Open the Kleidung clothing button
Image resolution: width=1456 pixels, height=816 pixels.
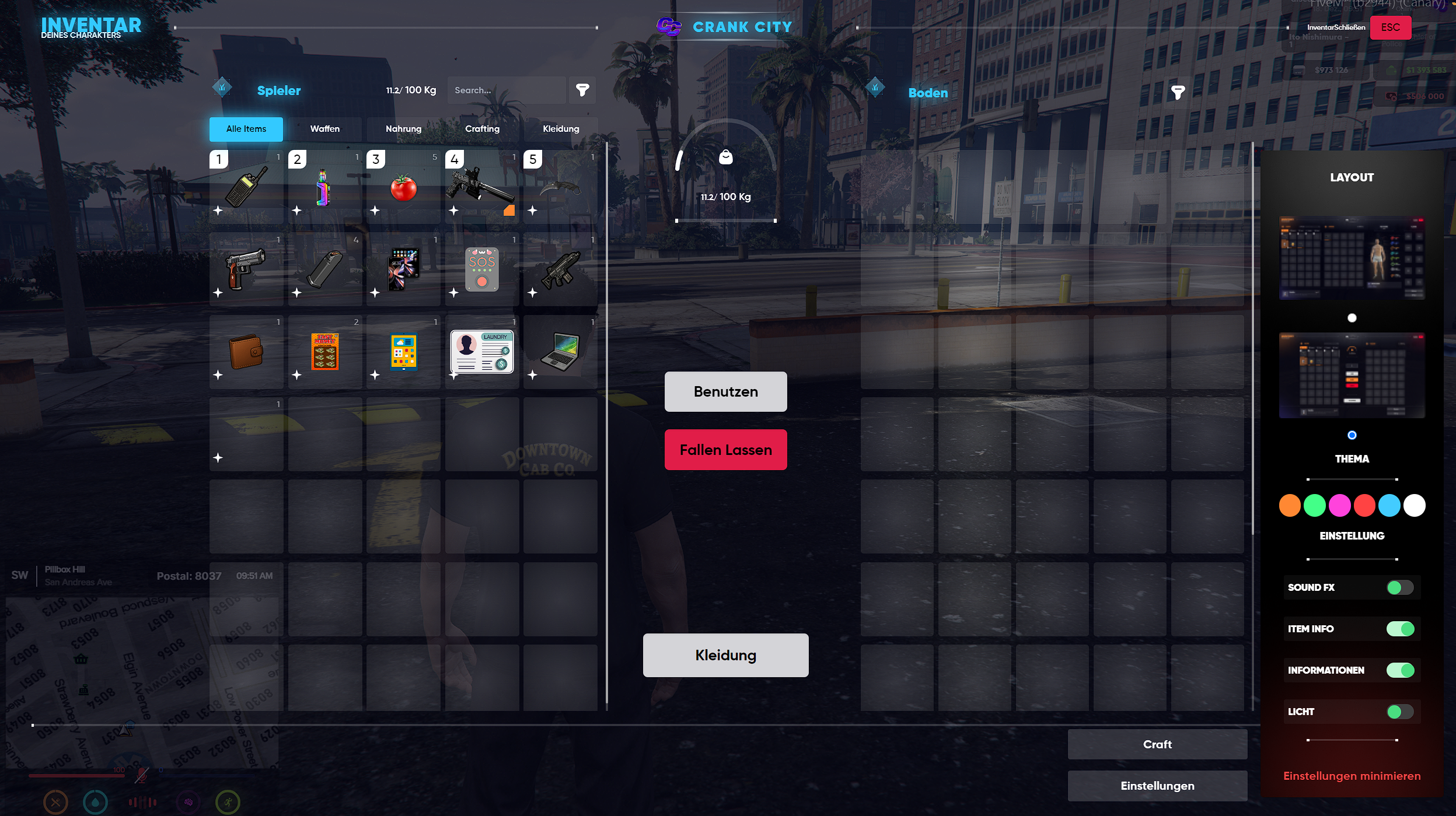coord(725,655)
